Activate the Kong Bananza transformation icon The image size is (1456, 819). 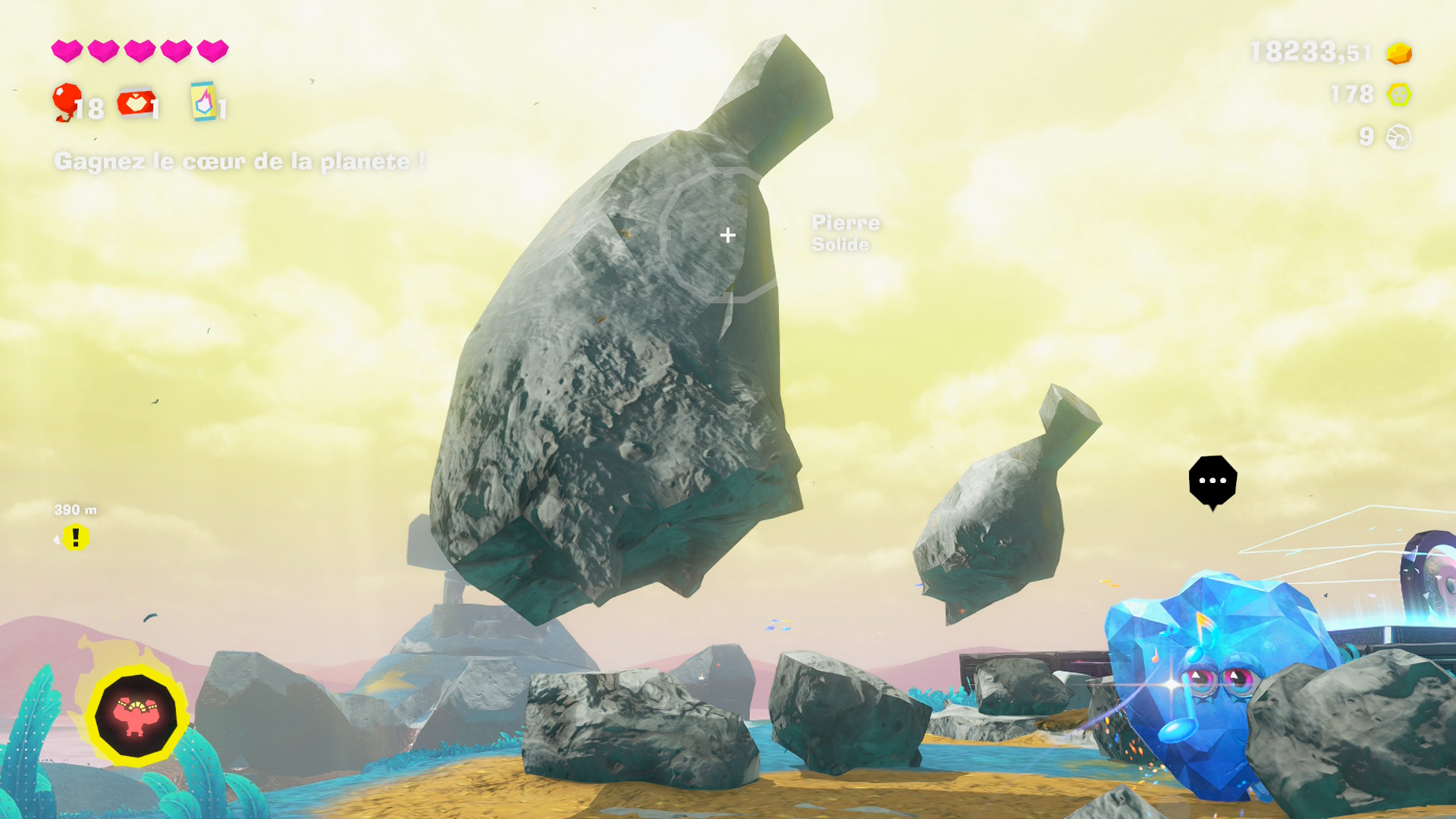(136, 715)
